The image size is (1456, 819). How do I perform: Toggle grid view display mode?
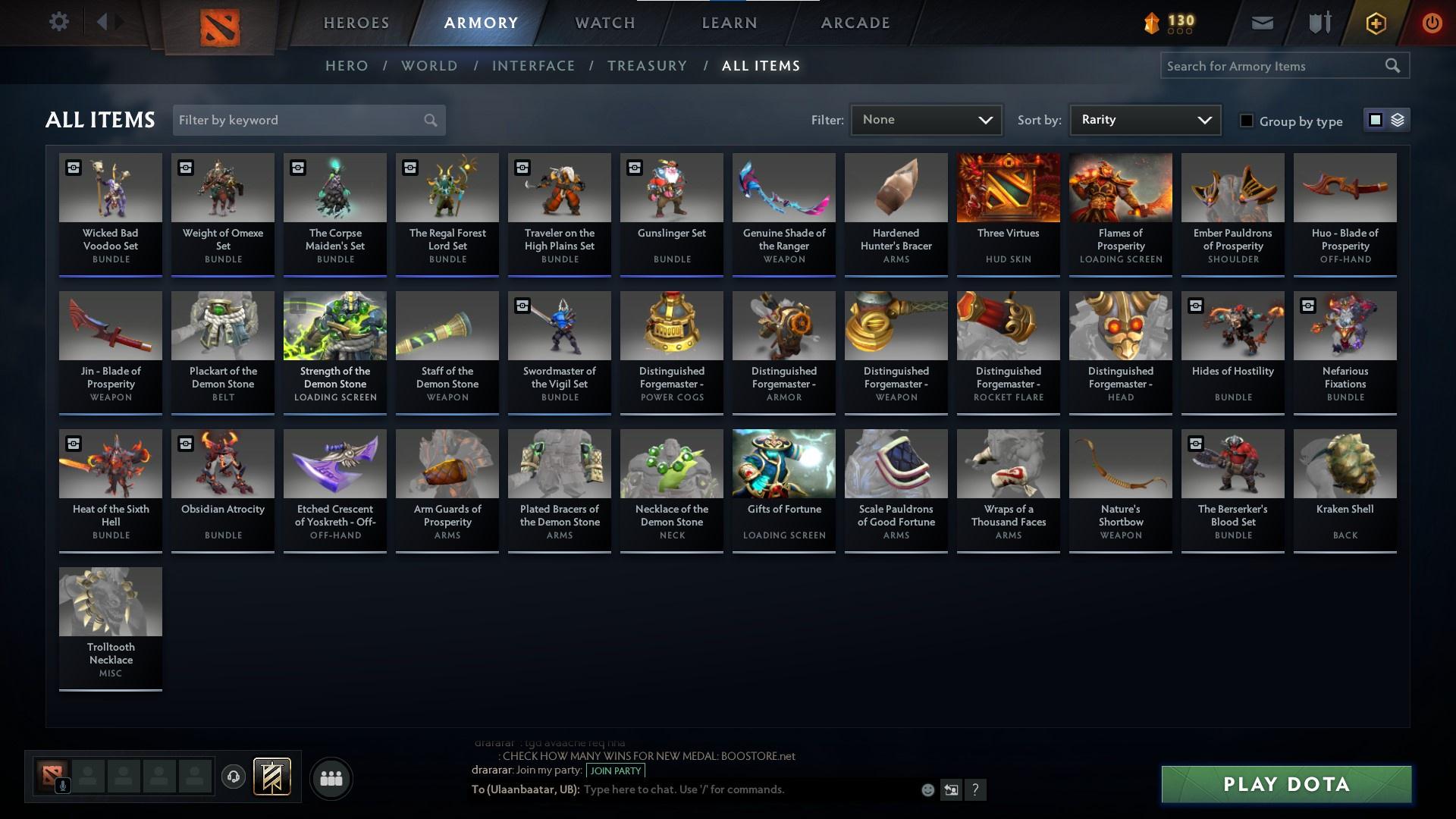pos(1375,119)
